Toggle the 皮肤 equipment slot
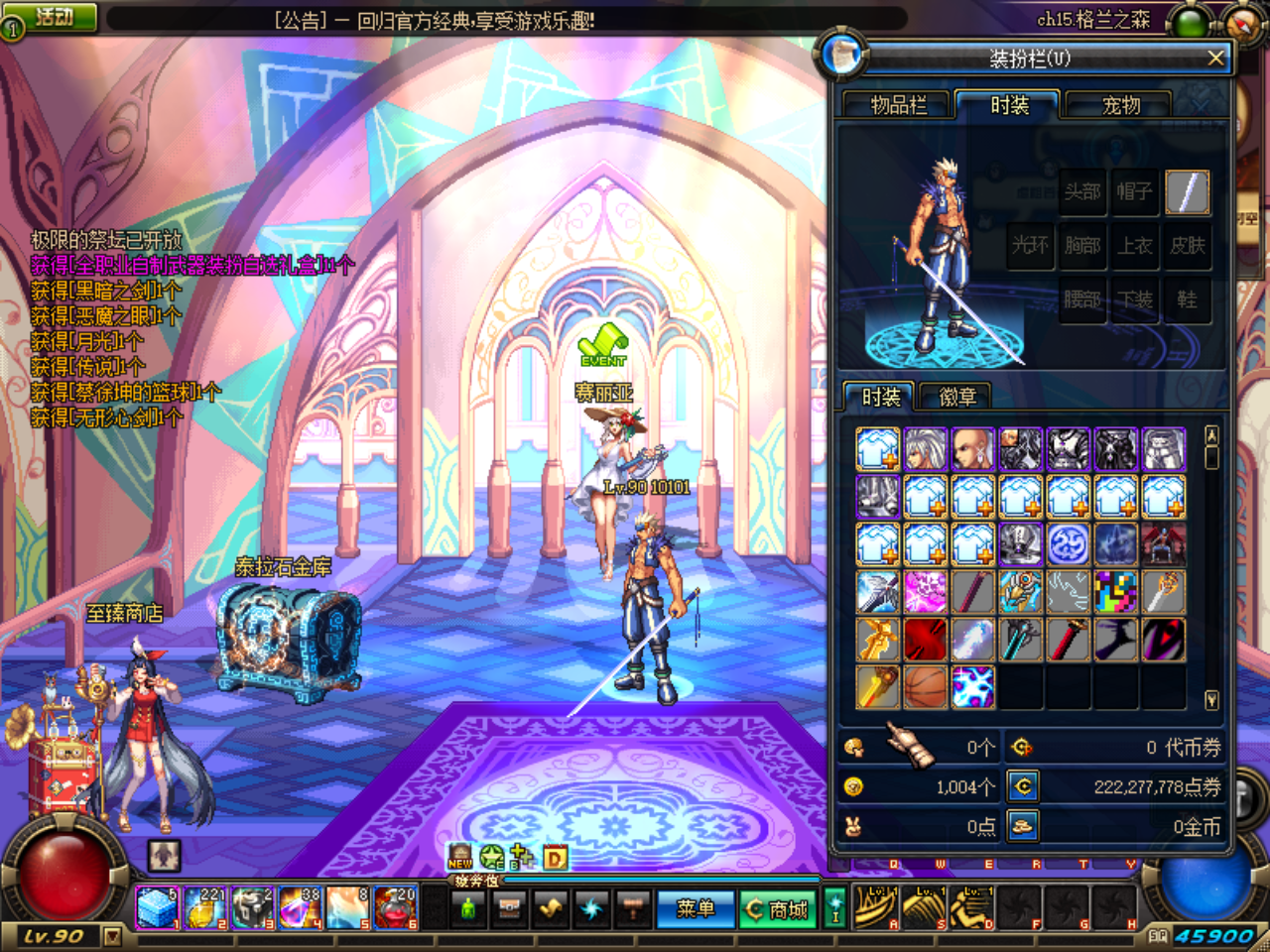 click(1189, 246)
